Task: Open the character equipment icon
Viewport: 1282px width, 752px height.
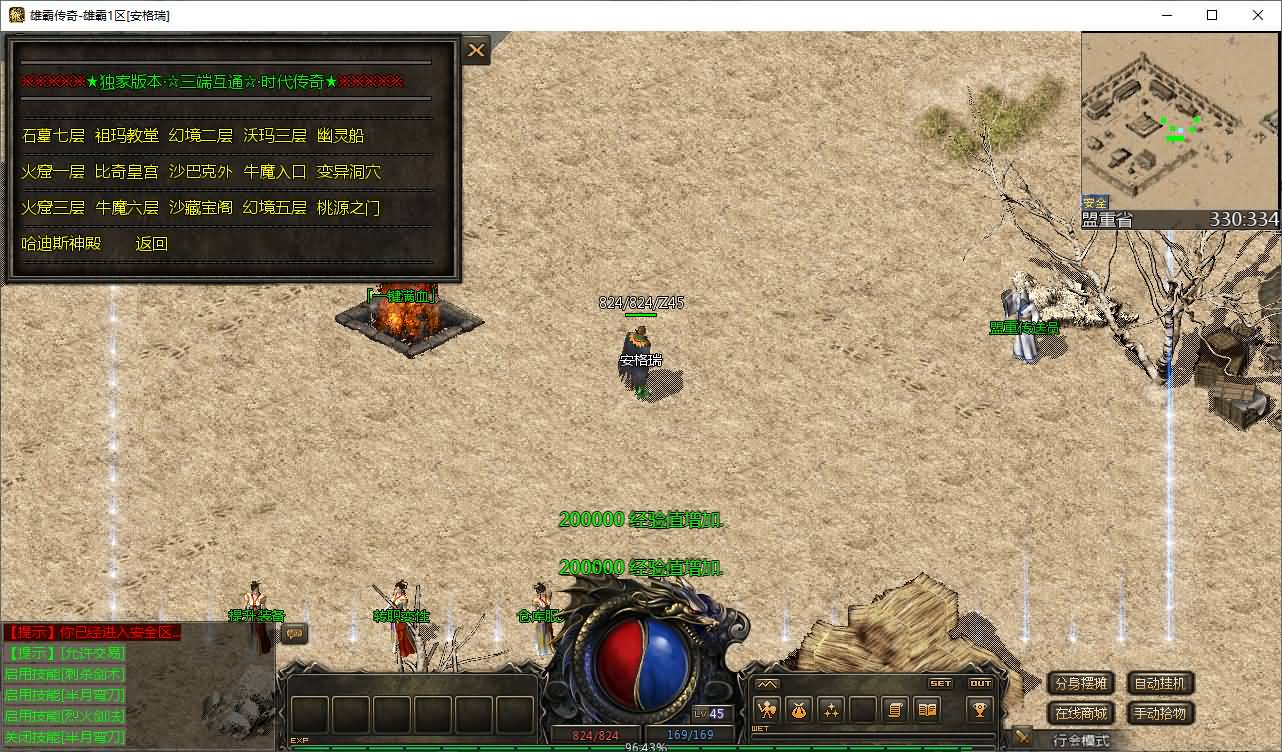Action: [x=768, y=710]
